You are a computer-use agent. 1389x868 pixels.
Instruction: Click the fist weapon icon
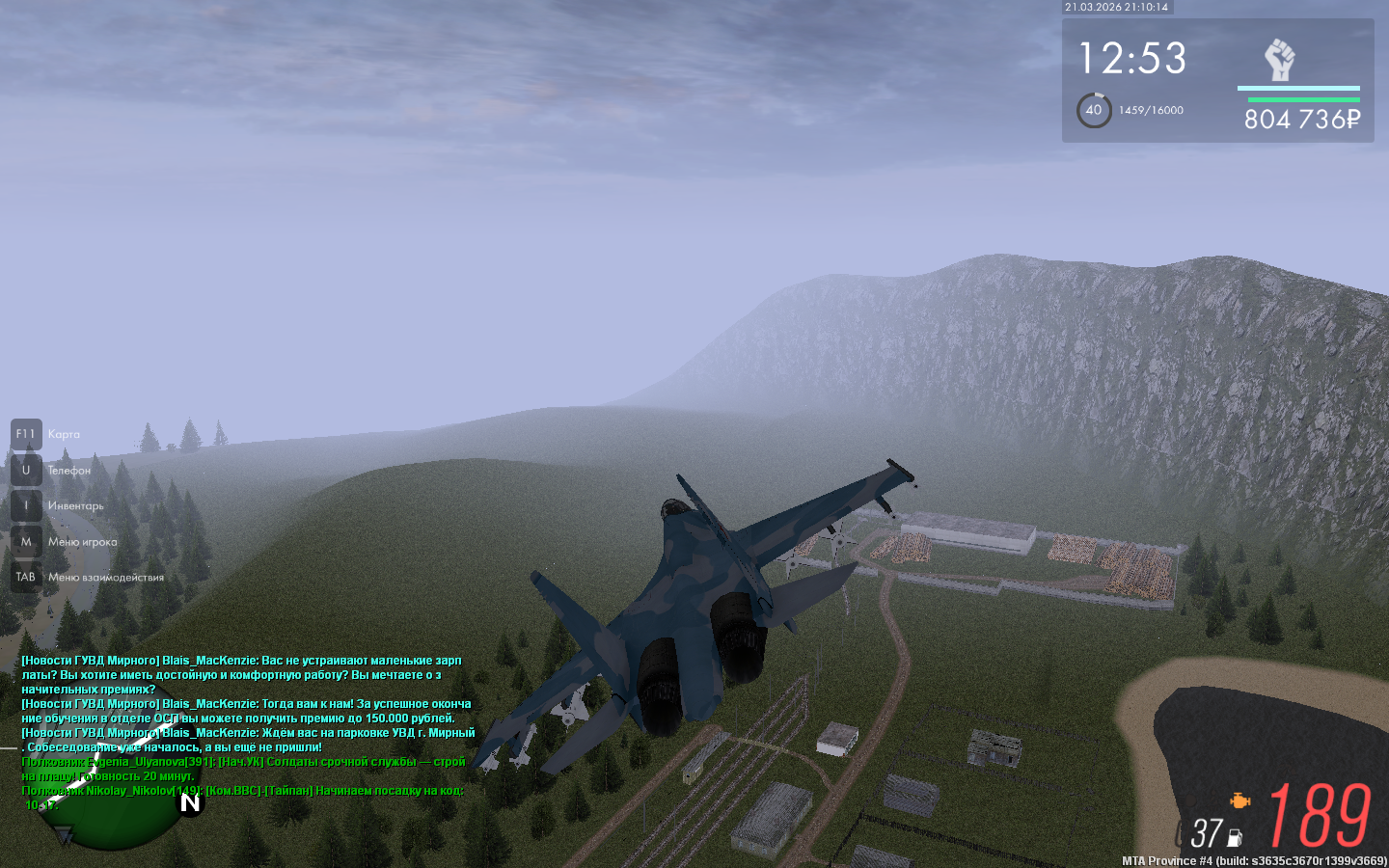point(1279,61)
